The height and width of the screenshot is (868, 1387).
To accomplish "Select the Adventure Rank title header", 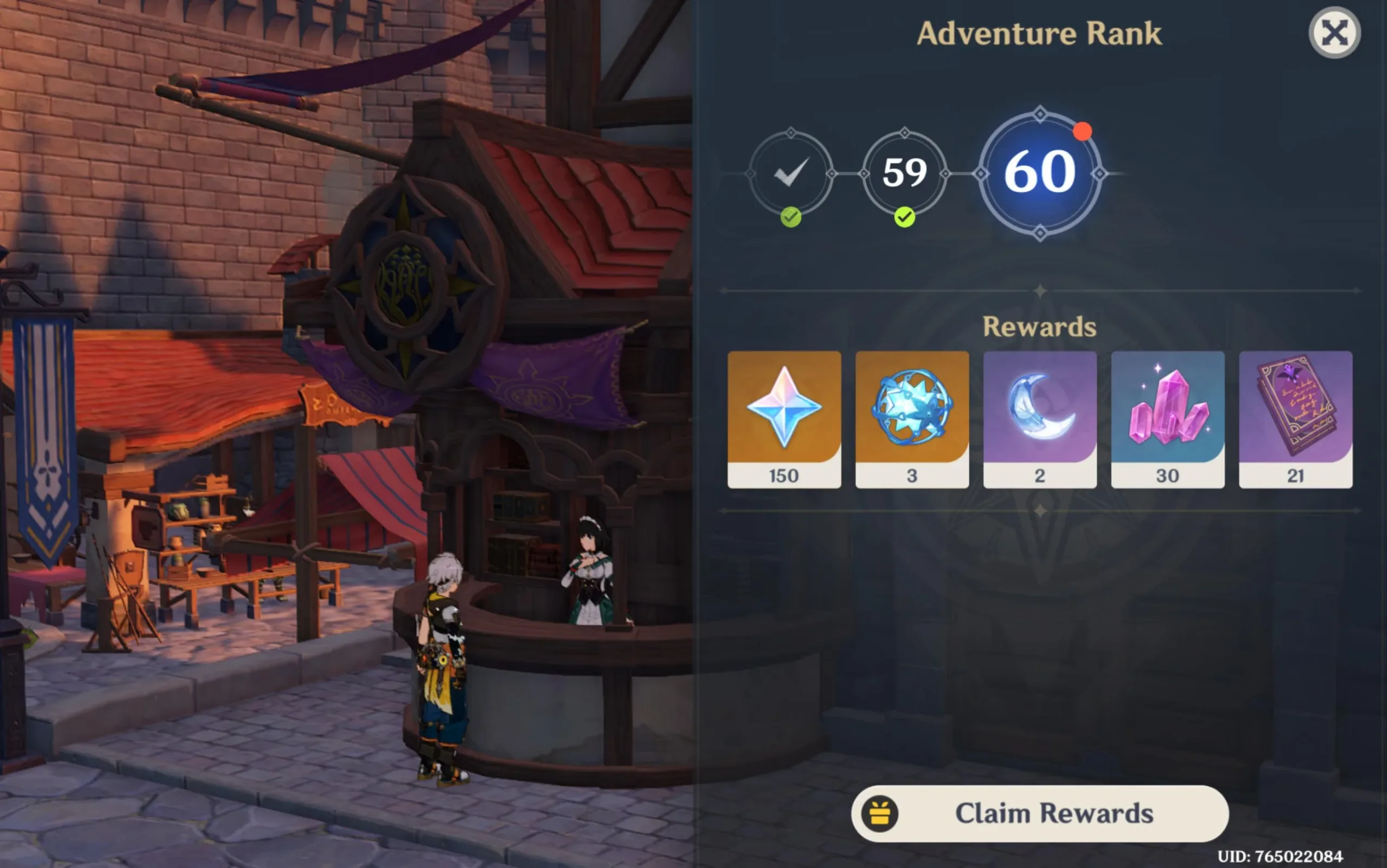I will point(1039,33).
